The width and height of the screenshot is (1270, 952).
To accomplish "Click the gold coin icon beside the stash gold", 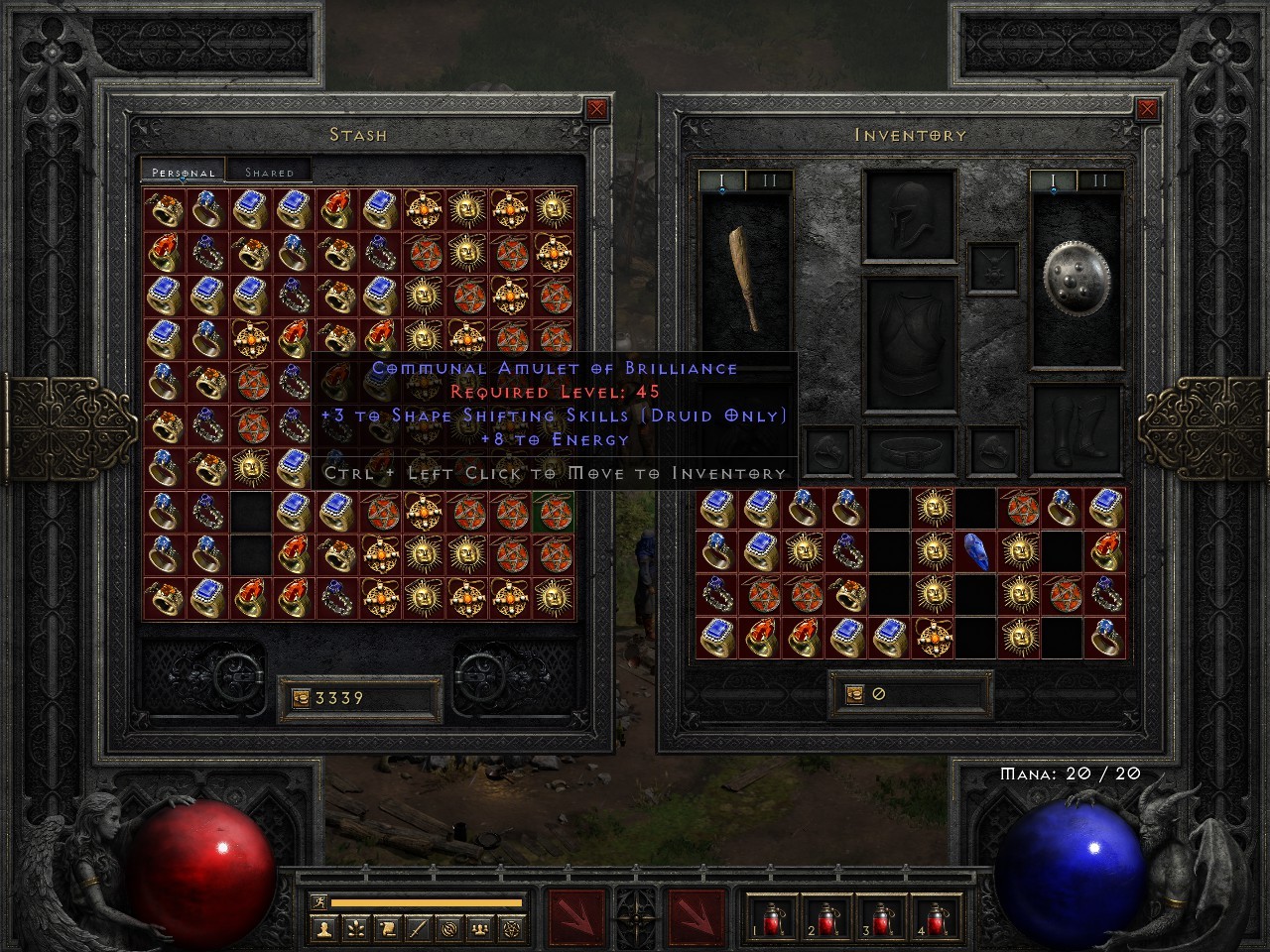I will (301, 697).
